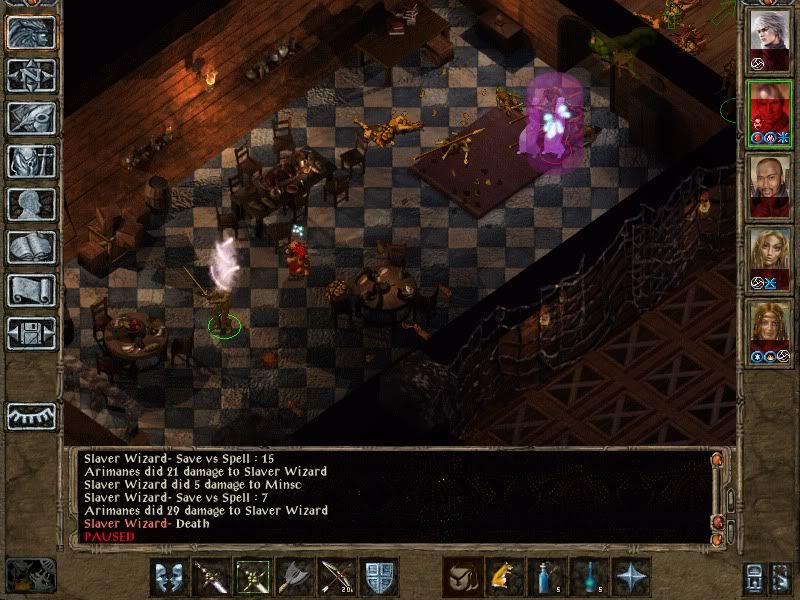Activate the shield icon action
This screenshot has width=800, height=600.
(378, 577)
